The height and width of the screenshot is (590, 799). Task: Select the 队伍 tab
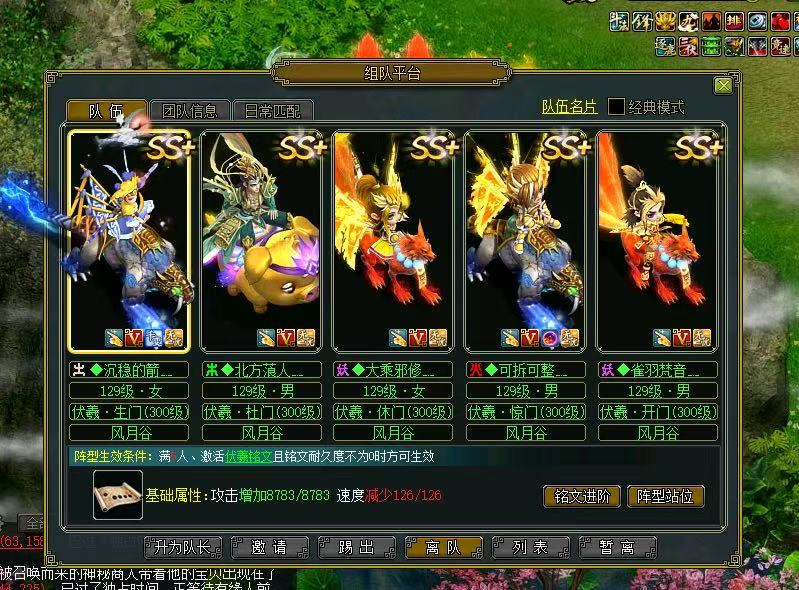(x=106, y=110)
